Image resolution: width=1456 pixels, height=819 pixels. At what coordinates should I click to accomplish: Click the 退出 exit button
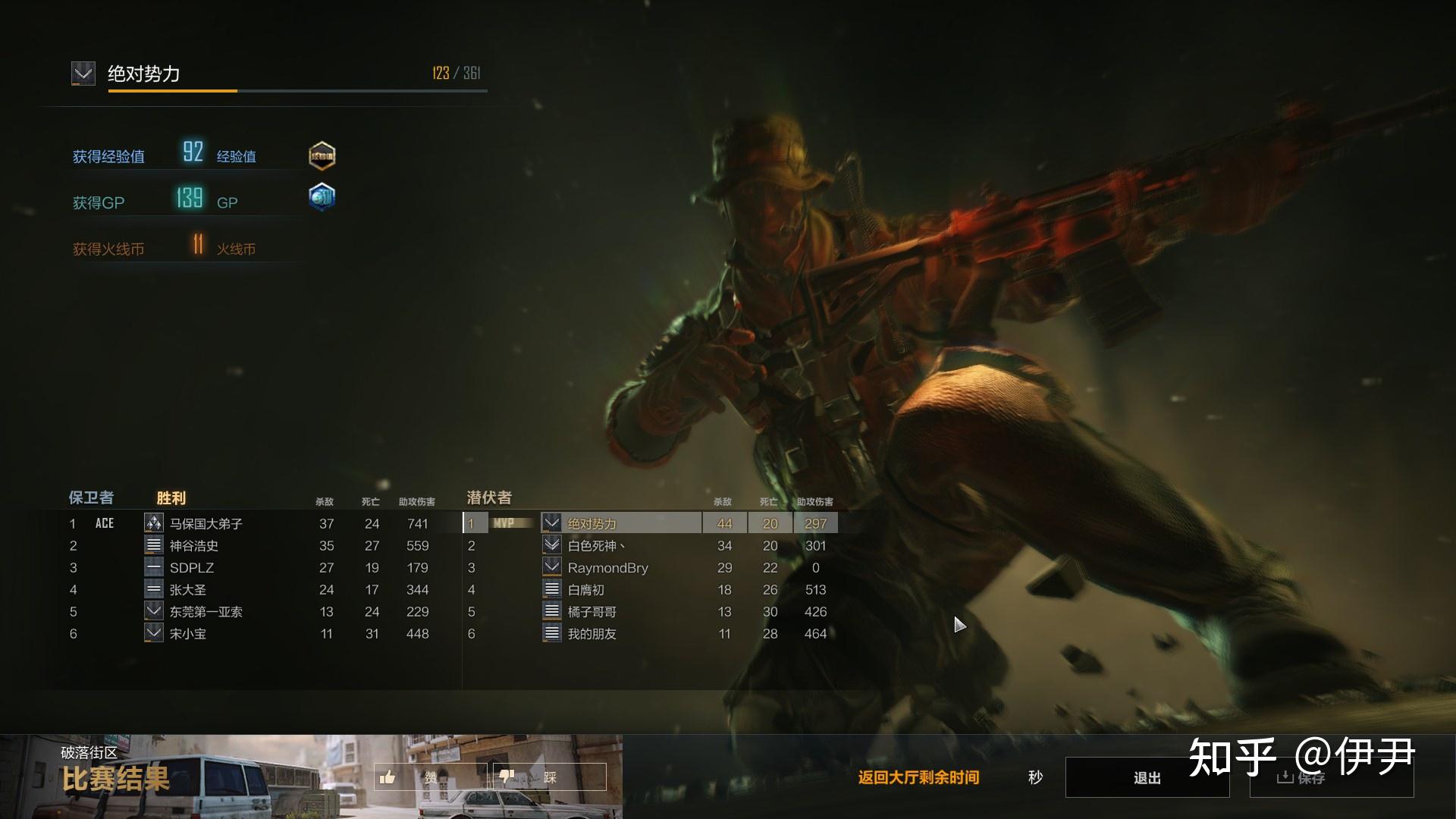tap(1147, 777)
